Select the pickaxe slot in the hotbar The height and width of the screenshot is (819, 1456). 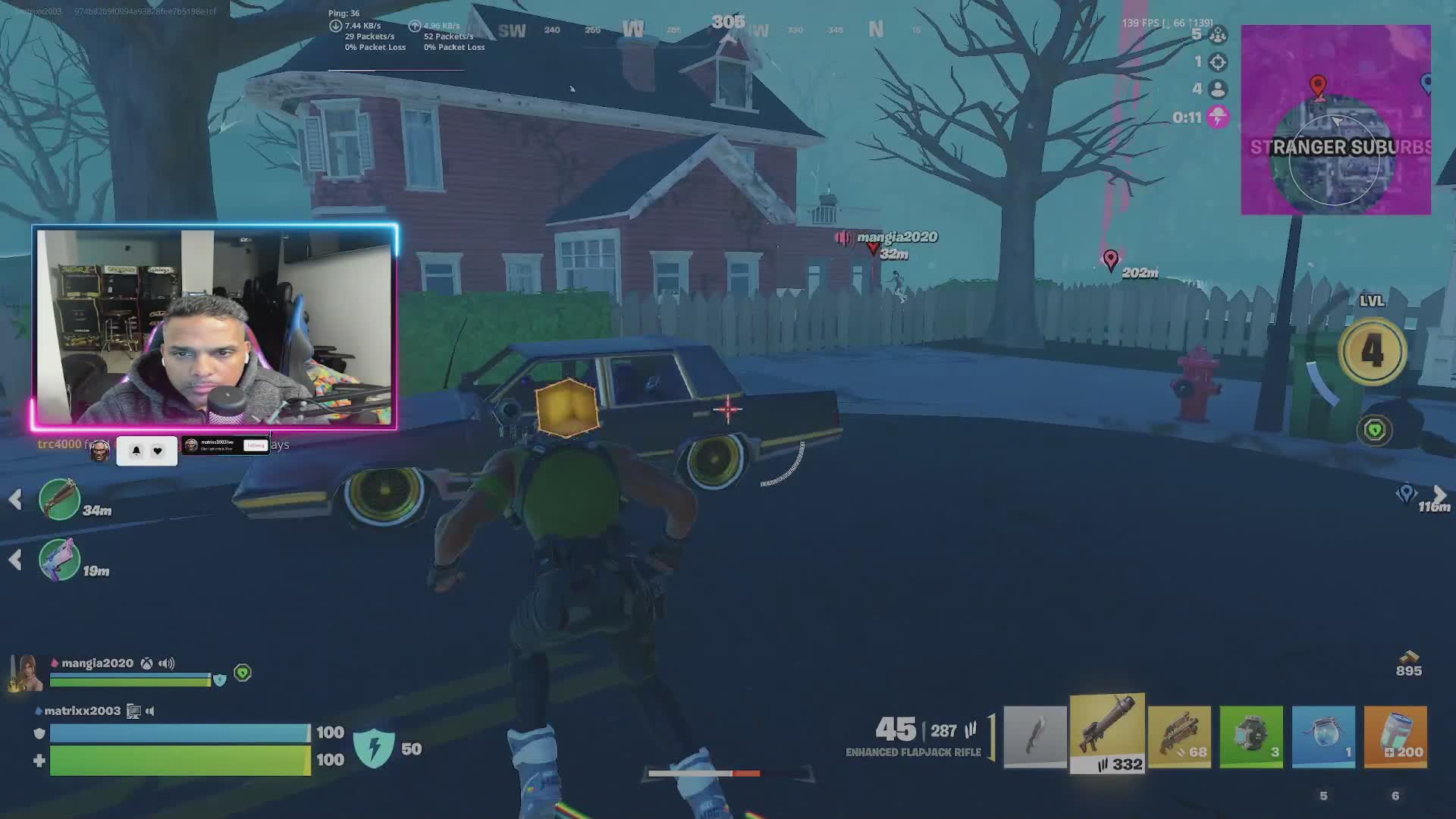(1035, 736)
